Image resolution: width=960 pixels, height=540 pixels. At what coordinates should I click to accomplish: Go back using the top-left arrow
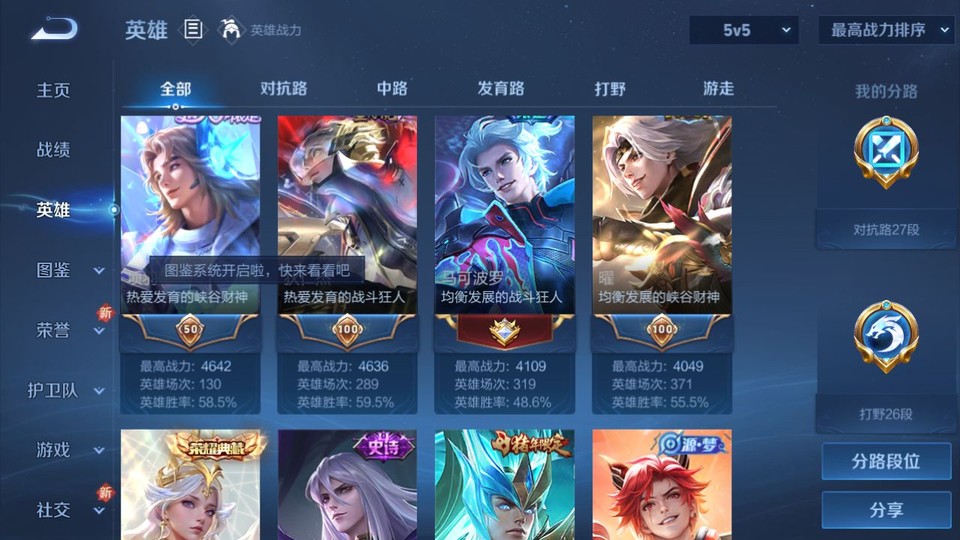tap(54, 29)
